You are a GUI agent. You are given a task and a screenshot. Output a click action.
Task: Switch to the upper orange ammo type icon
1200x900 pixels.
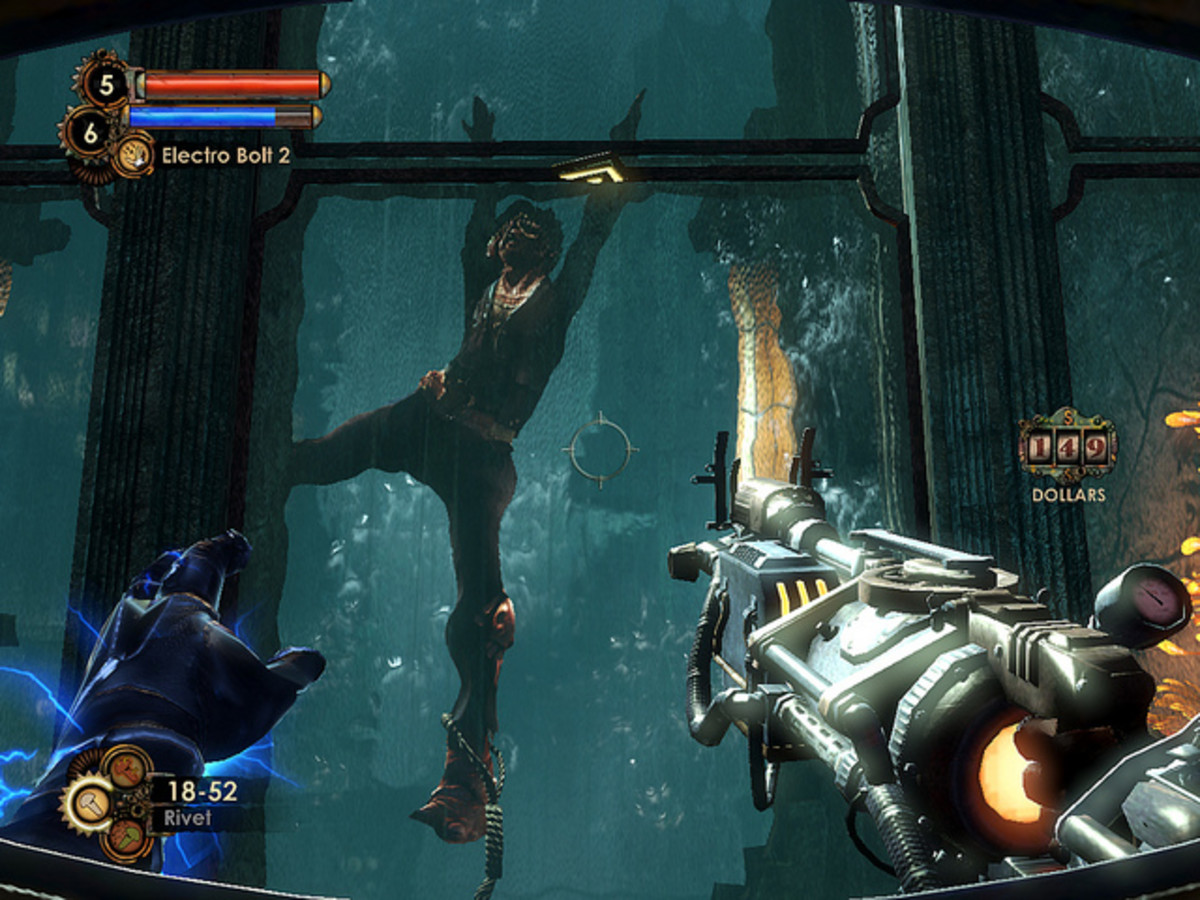click(x=125, y=770)
